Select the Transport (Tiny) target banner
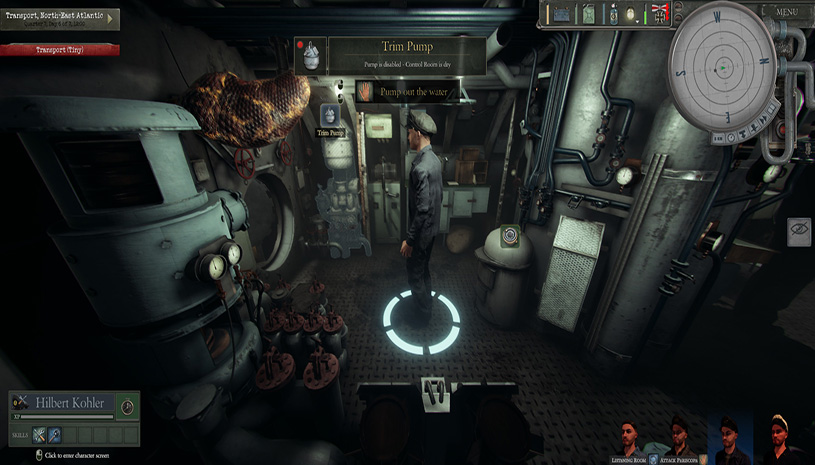This screenshot has width=815, height=465. click(60, 50)
